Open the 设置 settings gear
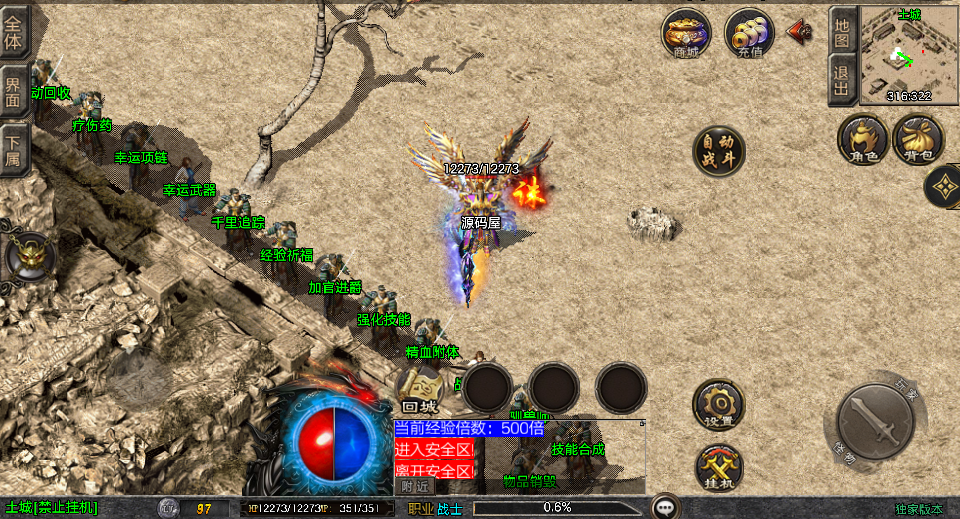 pos(719,405)
